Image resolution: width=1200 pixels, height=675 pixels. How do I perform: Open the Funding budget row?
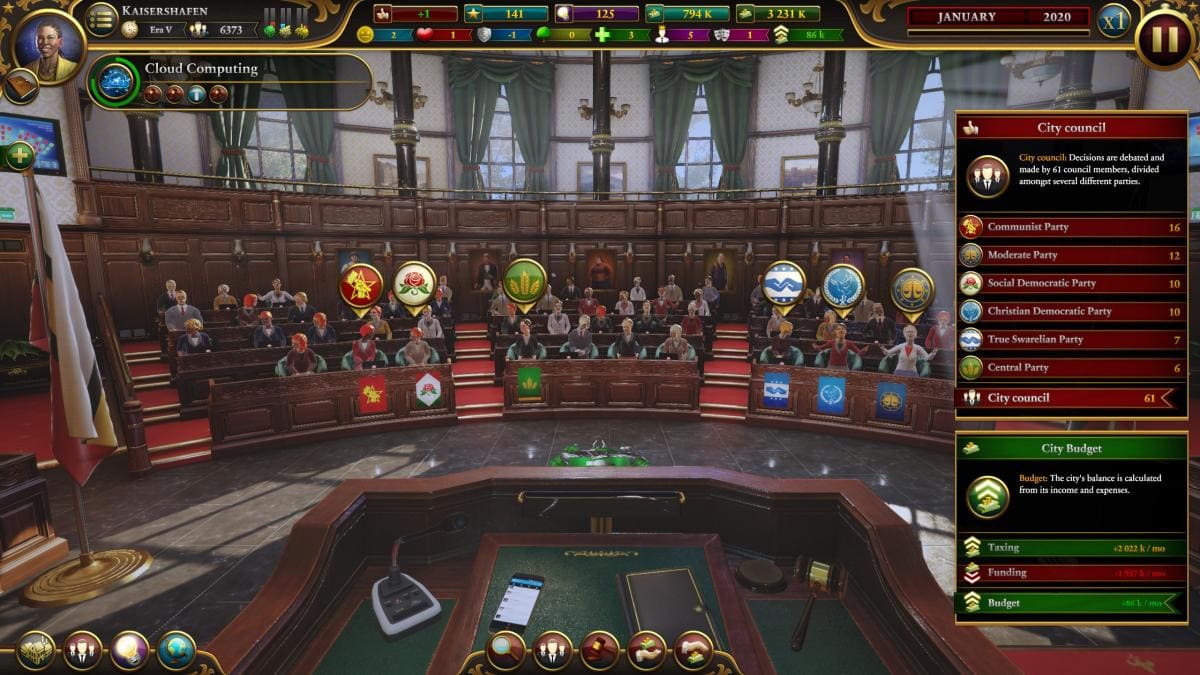(1072, 573)
